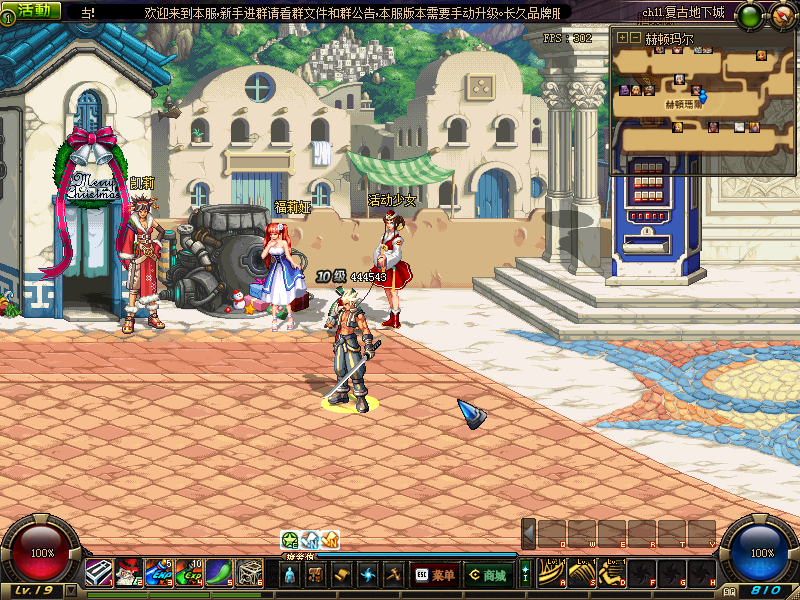This screenshot has width=800, height=600.
Task: Select the Santa face item quick slot
Action: (x=128, y=573)
